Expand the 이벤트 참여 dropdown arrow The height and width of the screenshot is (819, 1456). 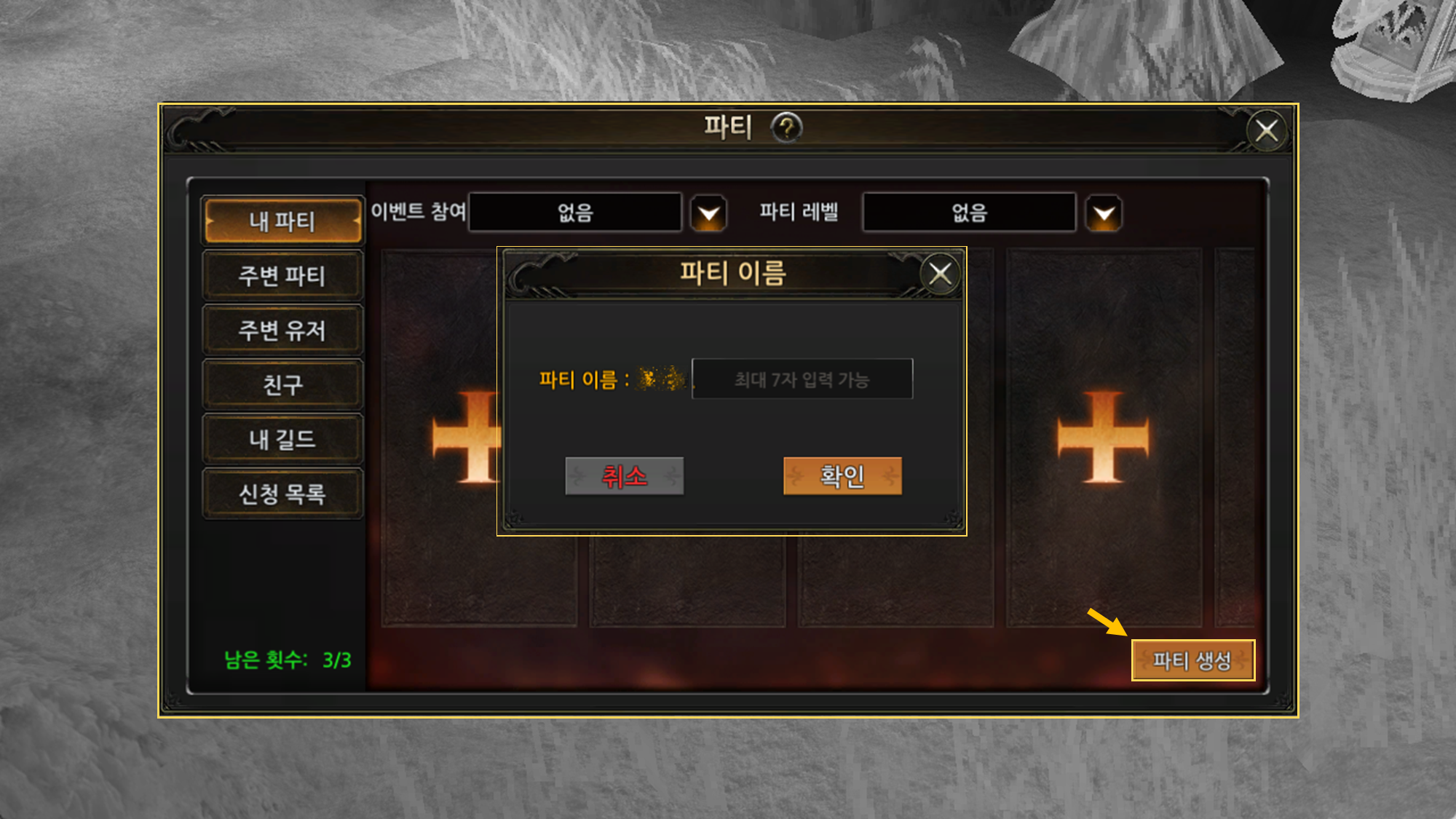coord(708,214)
